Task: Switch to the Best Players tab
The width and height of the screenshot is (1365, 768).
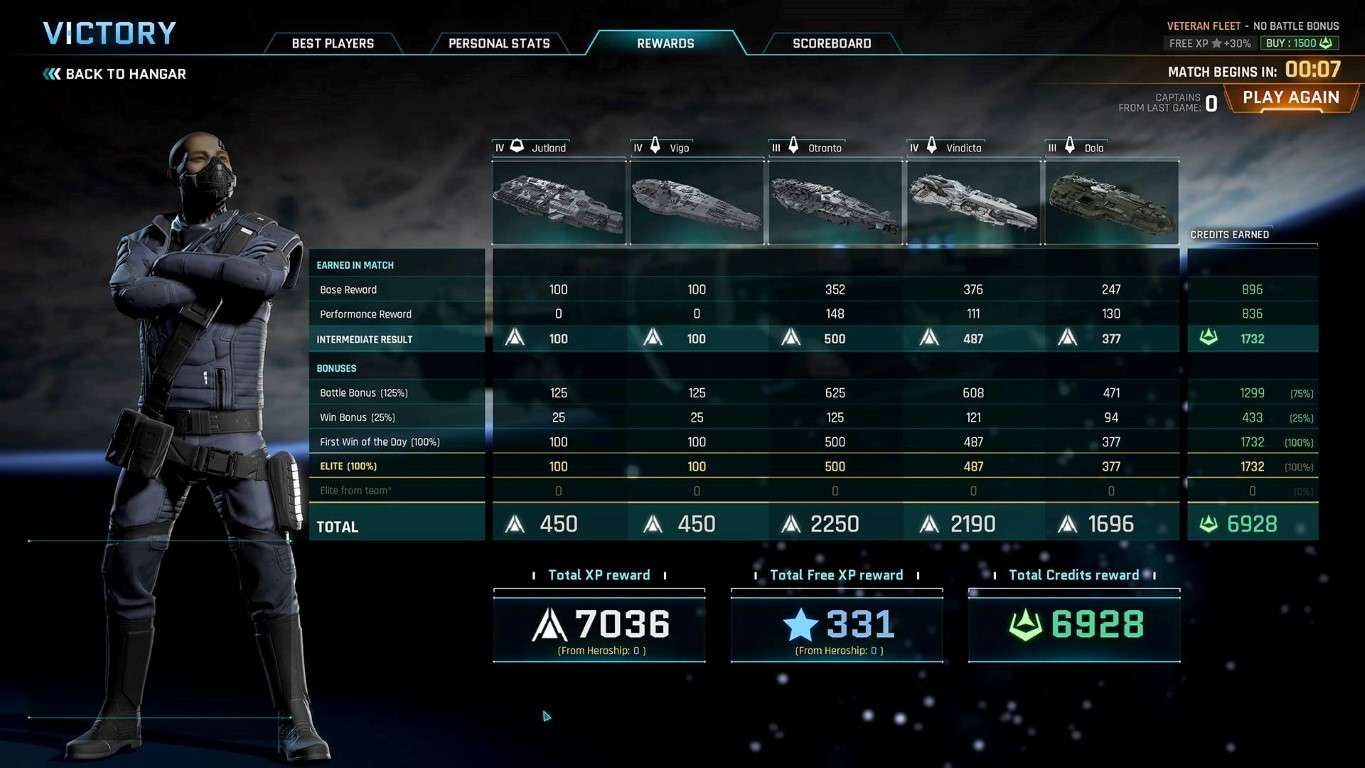Action: 332,43
